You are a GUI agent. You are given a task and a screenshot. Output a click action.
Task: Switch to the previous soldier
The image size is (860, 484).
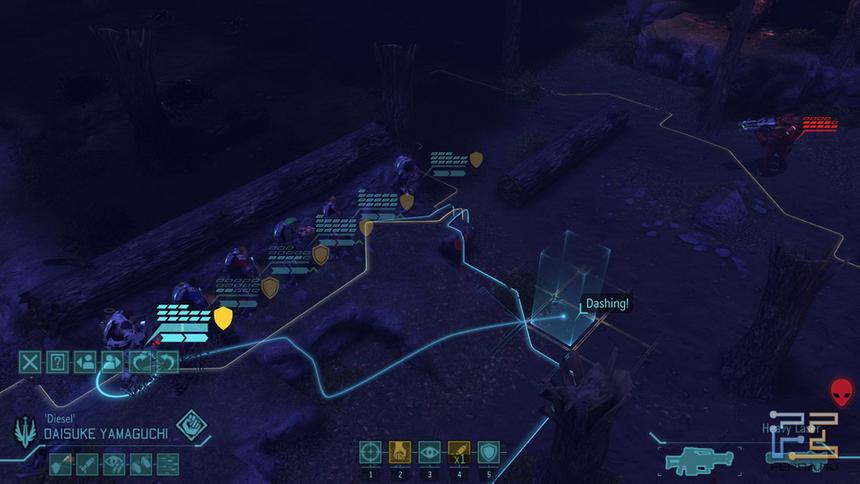click(x=85, y=362)
